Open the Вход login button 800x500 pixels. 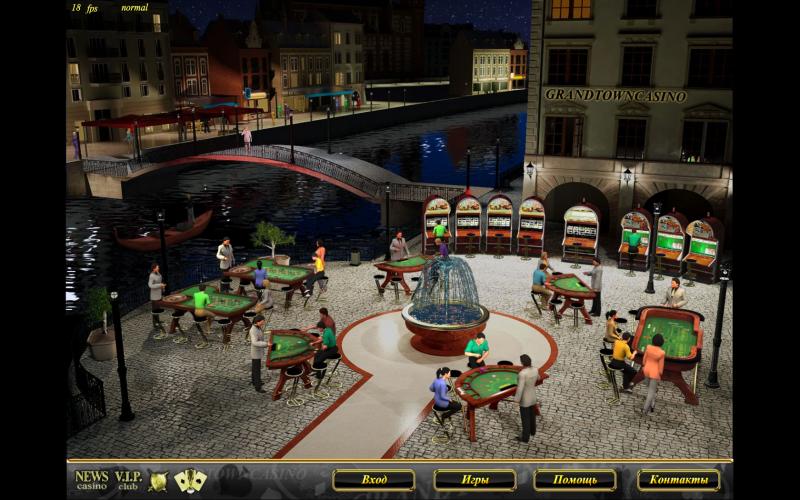click(x=373, y=480)
